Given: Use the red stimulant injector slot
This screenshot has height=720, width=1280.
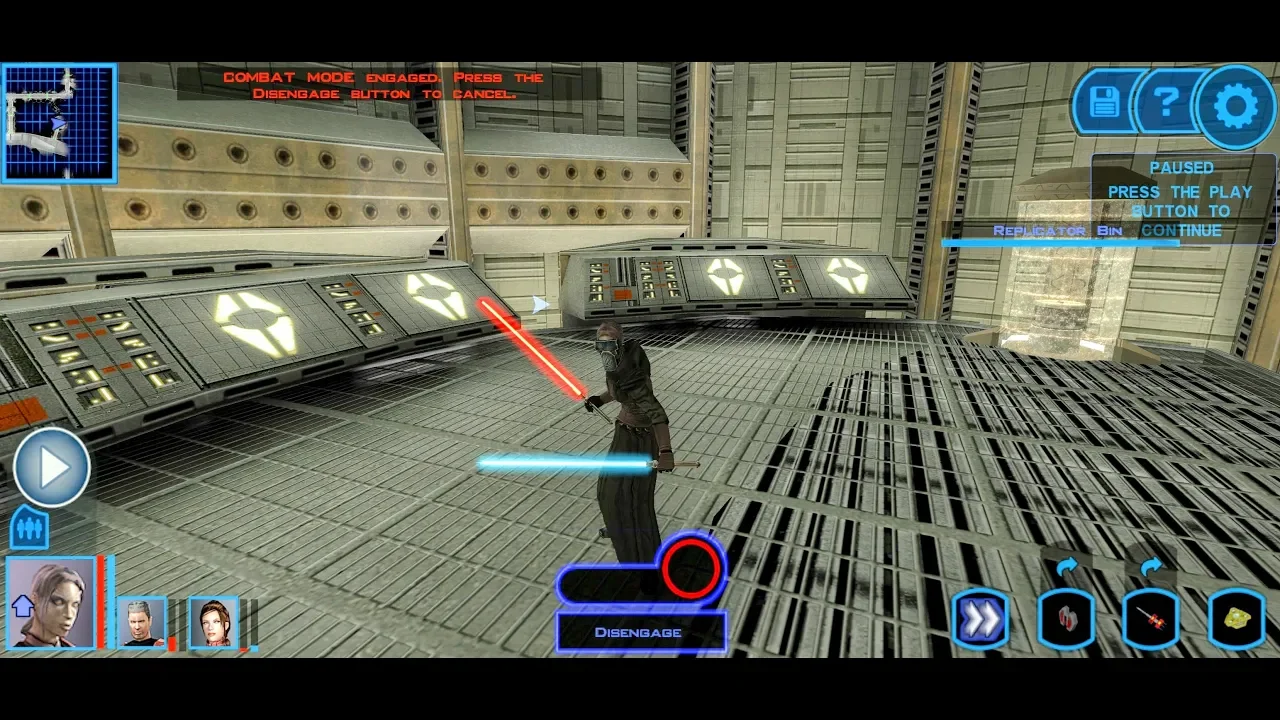Looking at the screenshot, I should [1151, 620].
